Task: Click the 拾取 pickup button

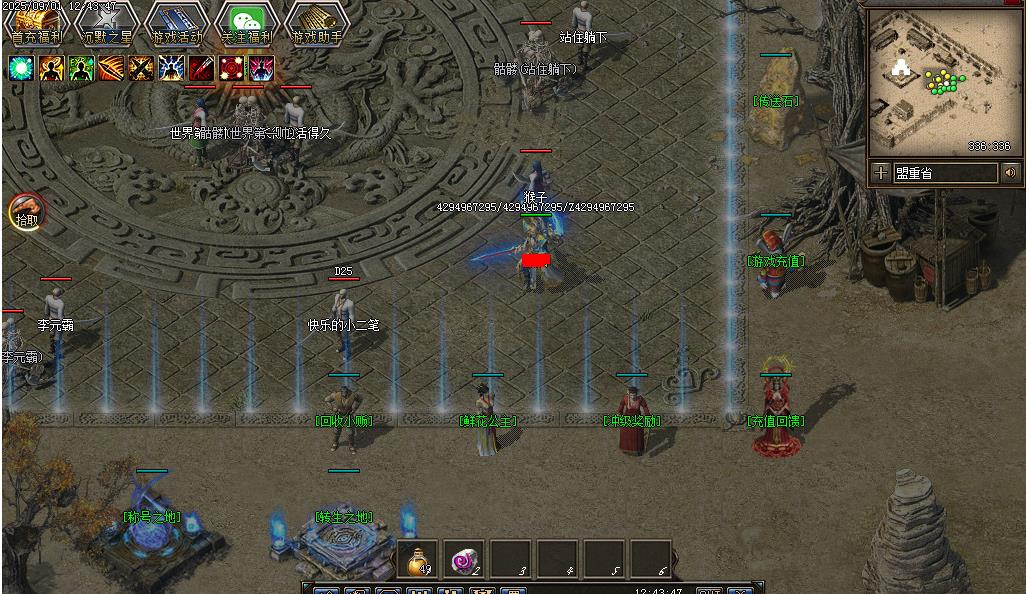Action: pyautogui.click(x=27, y=212)
